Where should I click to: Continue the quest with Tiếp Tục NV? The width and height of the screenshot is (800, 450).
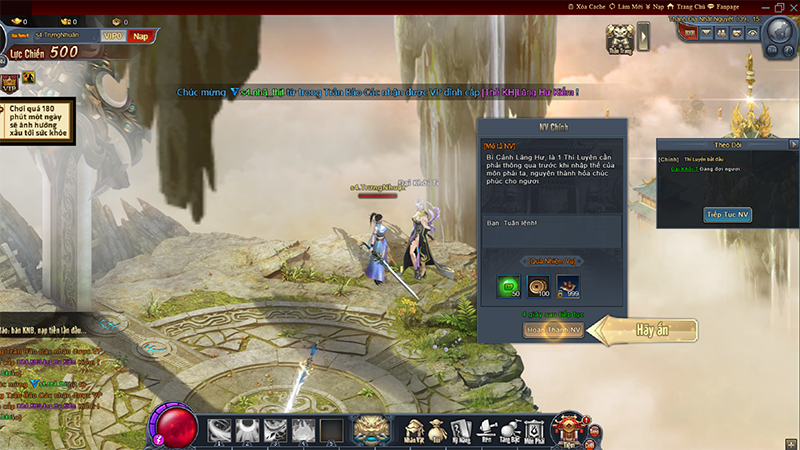(x=728, y=215)
